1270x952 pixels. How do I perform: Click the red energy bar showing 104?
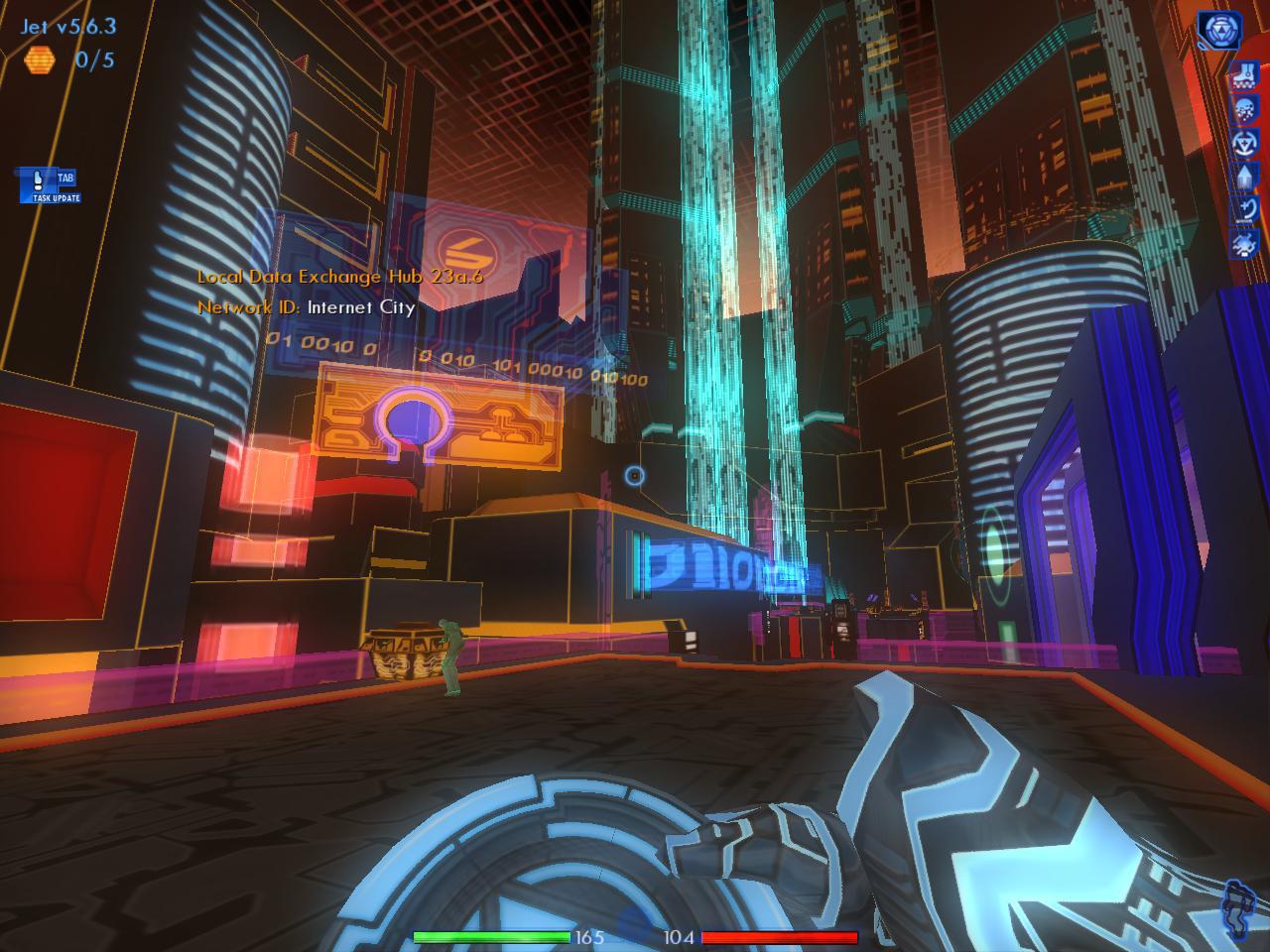[x=779, y=936]
